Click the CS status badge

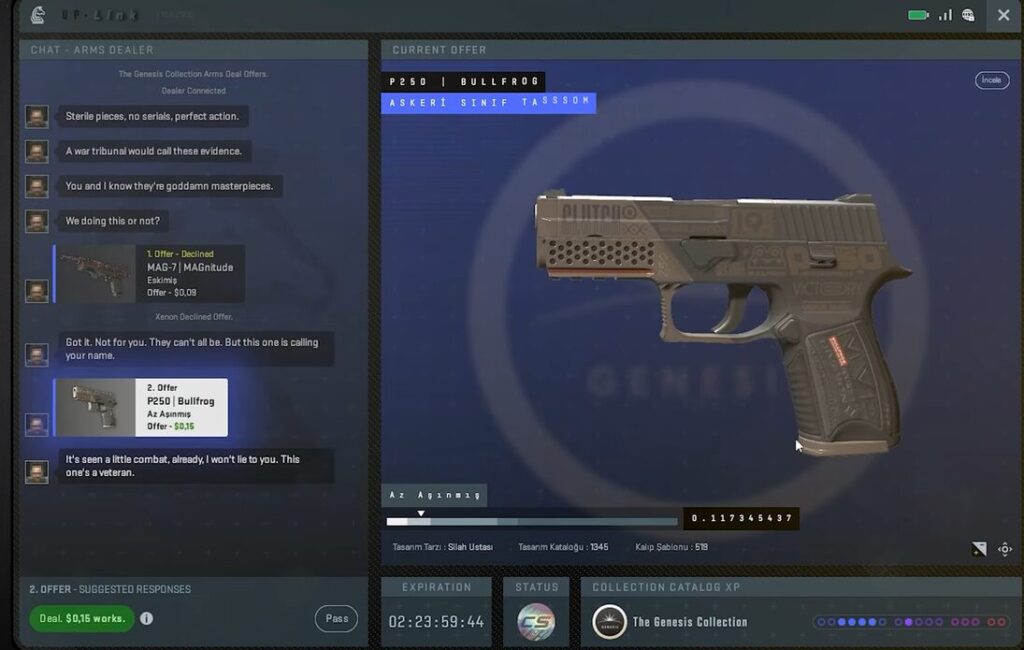click(x=536, y=622)
